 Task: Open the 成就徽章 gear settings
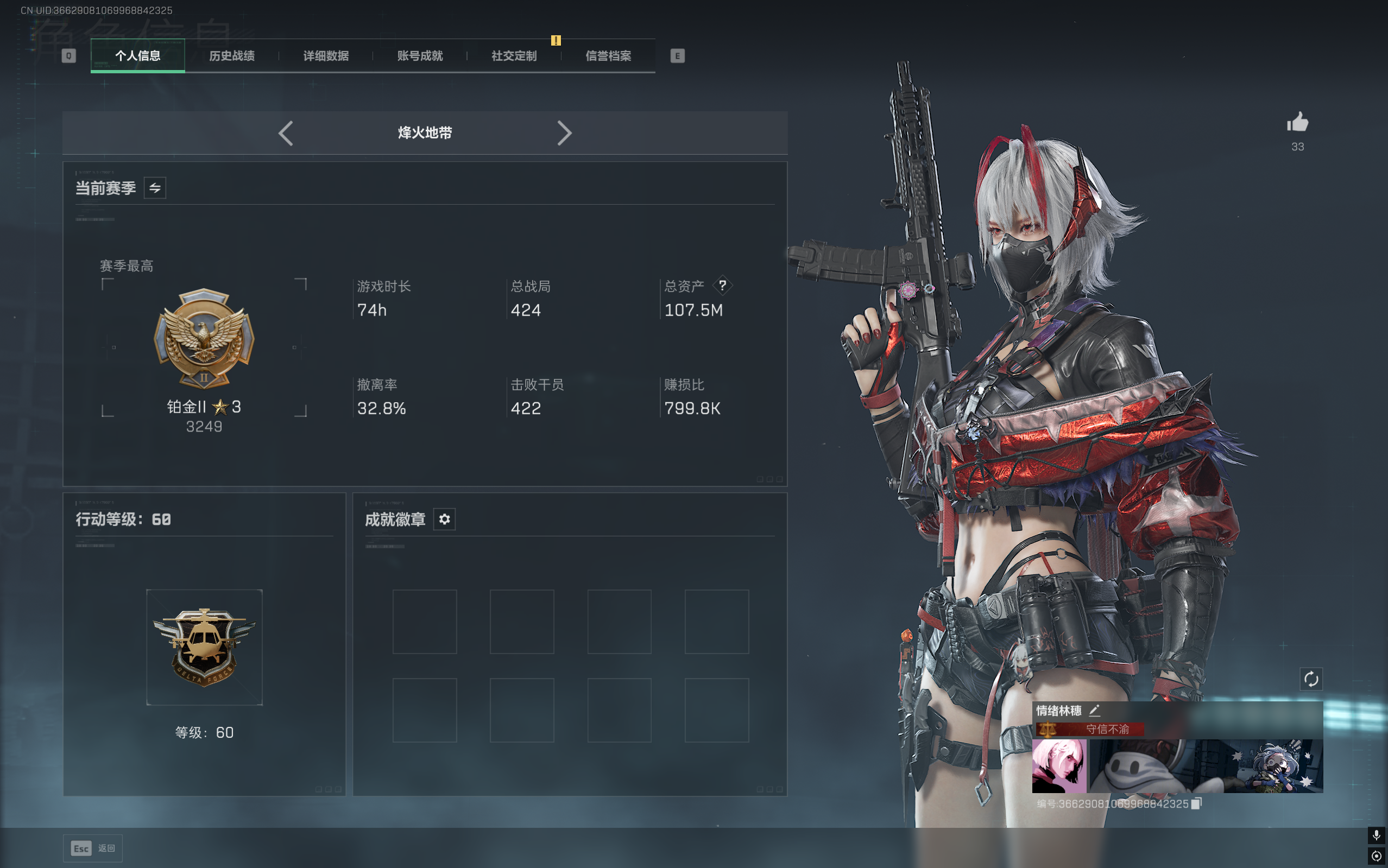click(444, 519)
